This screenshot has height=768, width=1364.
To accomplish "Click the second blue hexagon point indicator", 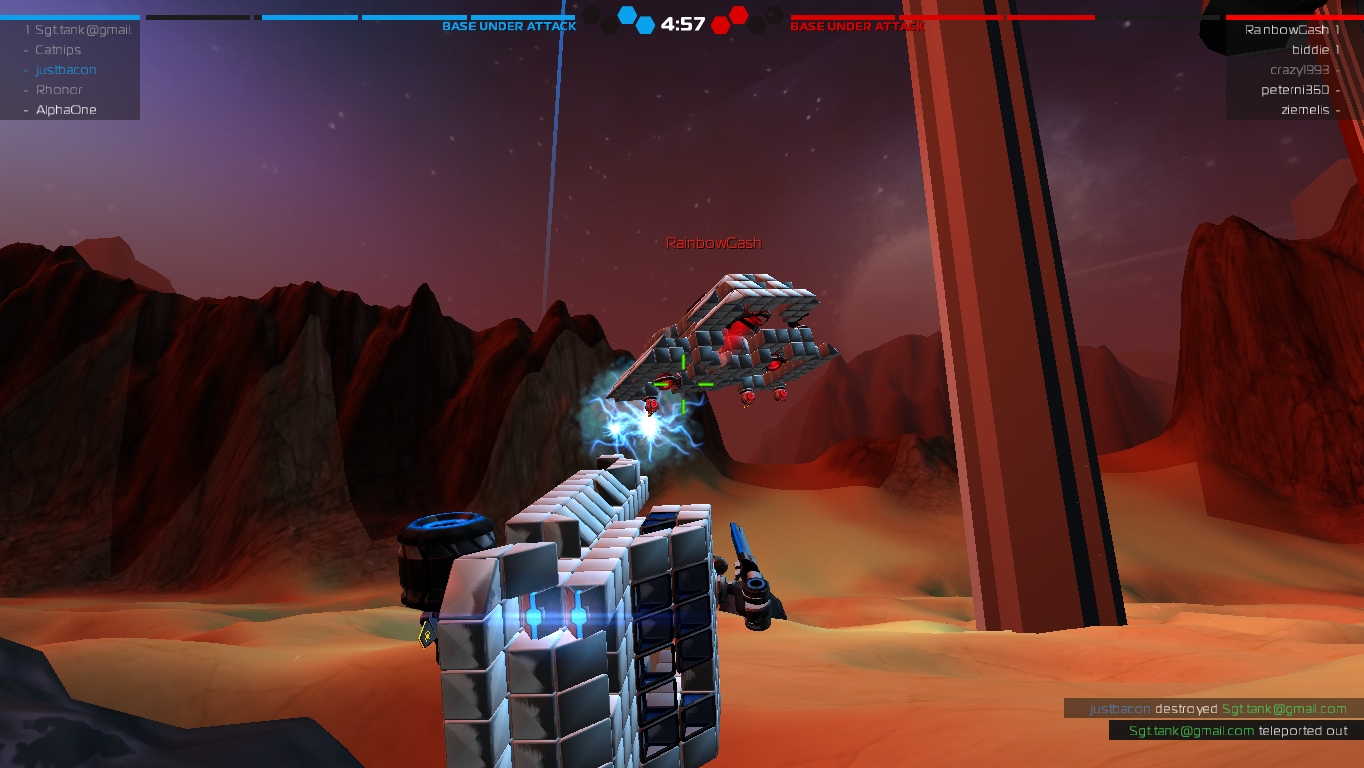I will point(645,26).
